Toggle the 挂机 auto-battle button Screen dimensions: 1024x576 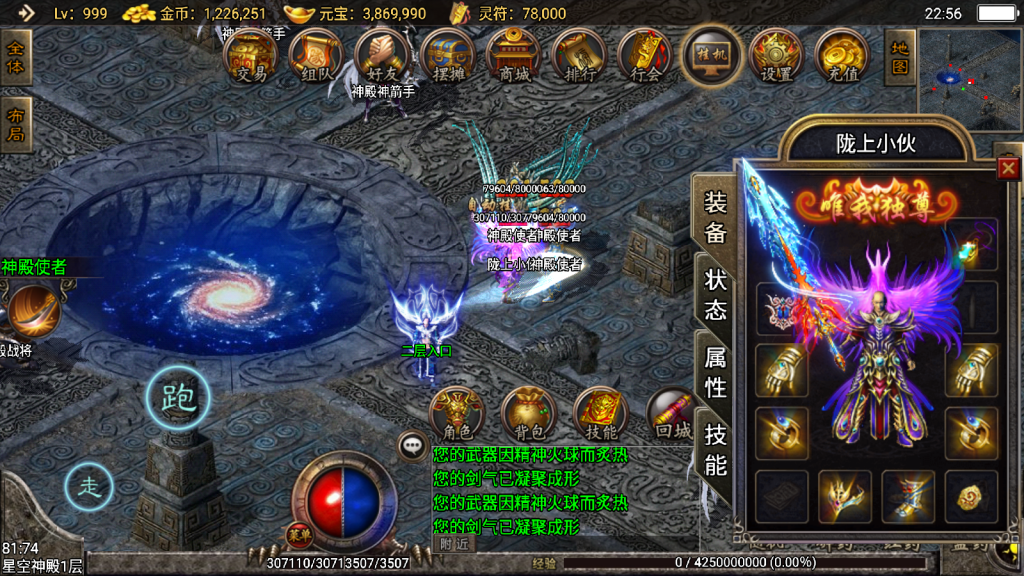[711, 55]
